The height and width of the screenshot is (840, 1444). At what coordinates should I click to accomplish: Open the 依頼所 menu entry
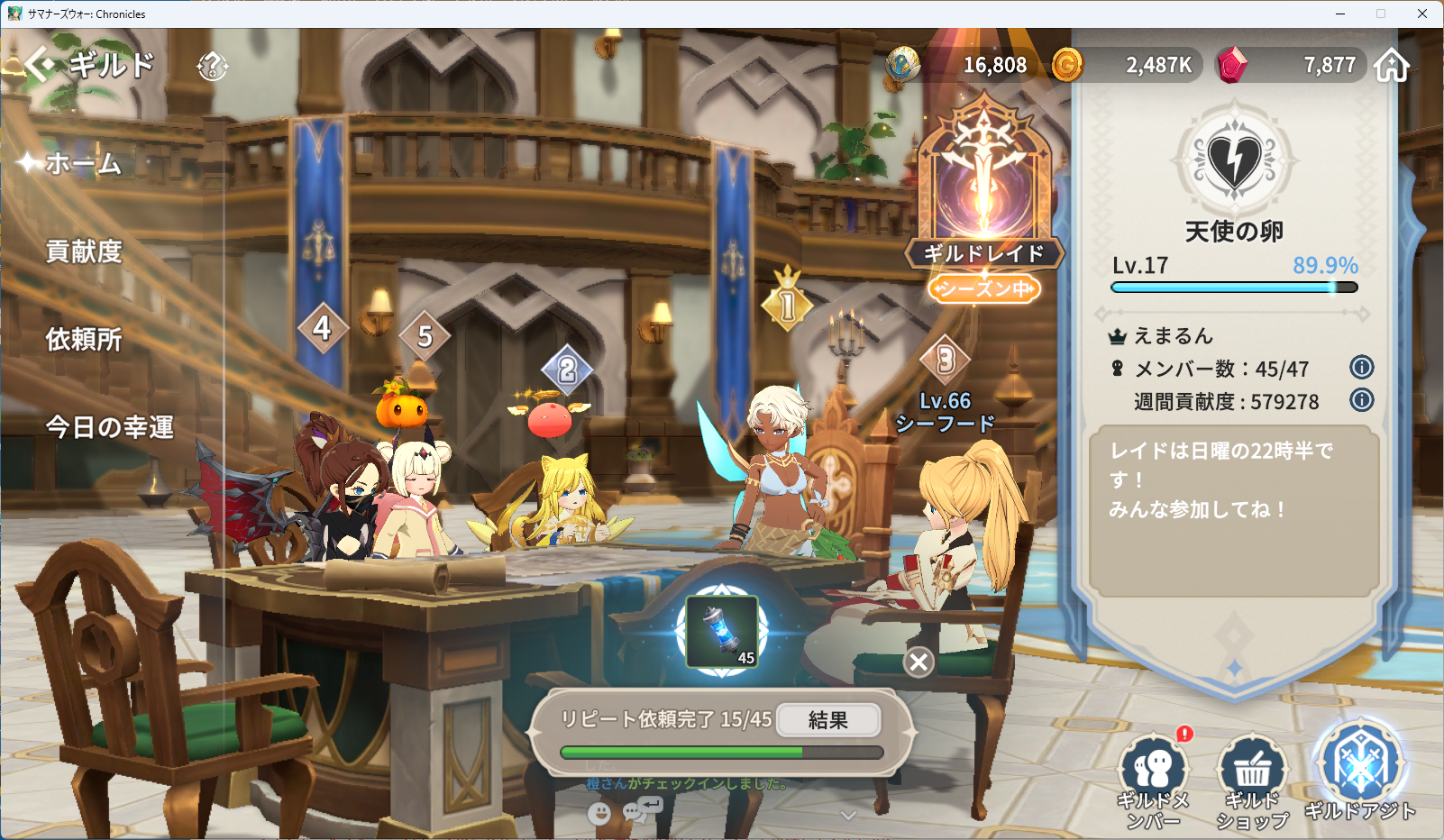point(84,340)
